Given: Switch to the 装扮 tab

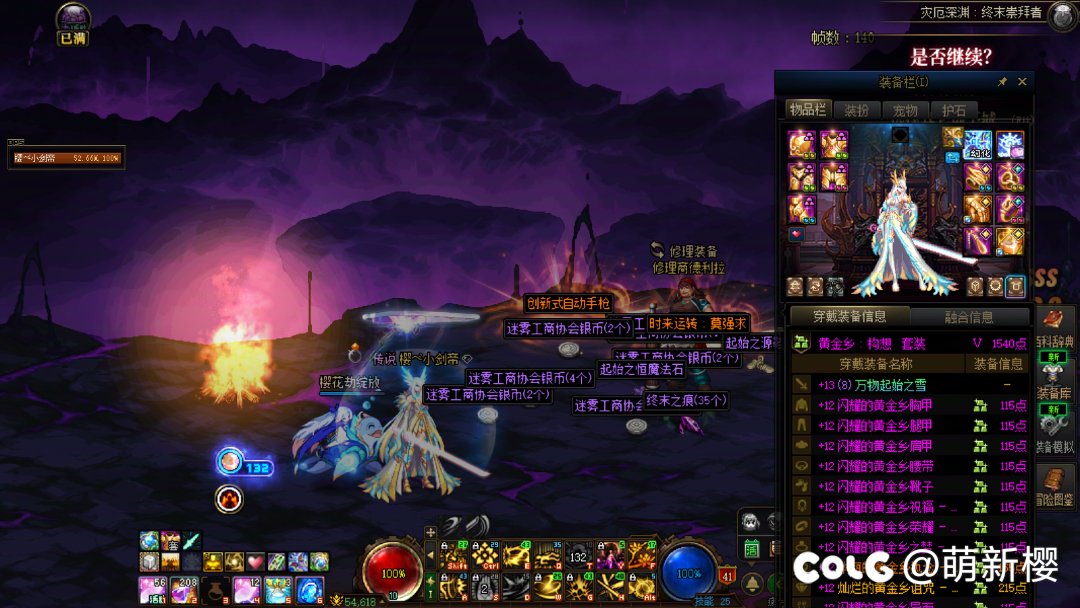Looking at the screenshot, I should pyautogui.click(x=856, y=110).
